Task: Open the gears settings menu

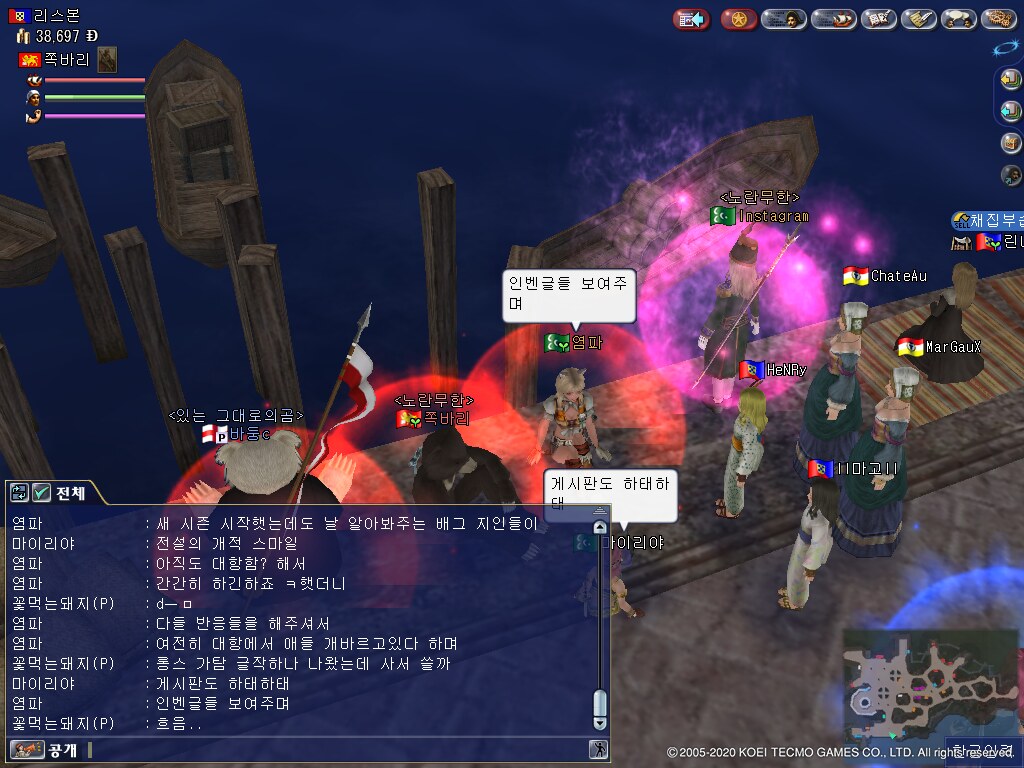Action: click(998, 19)
